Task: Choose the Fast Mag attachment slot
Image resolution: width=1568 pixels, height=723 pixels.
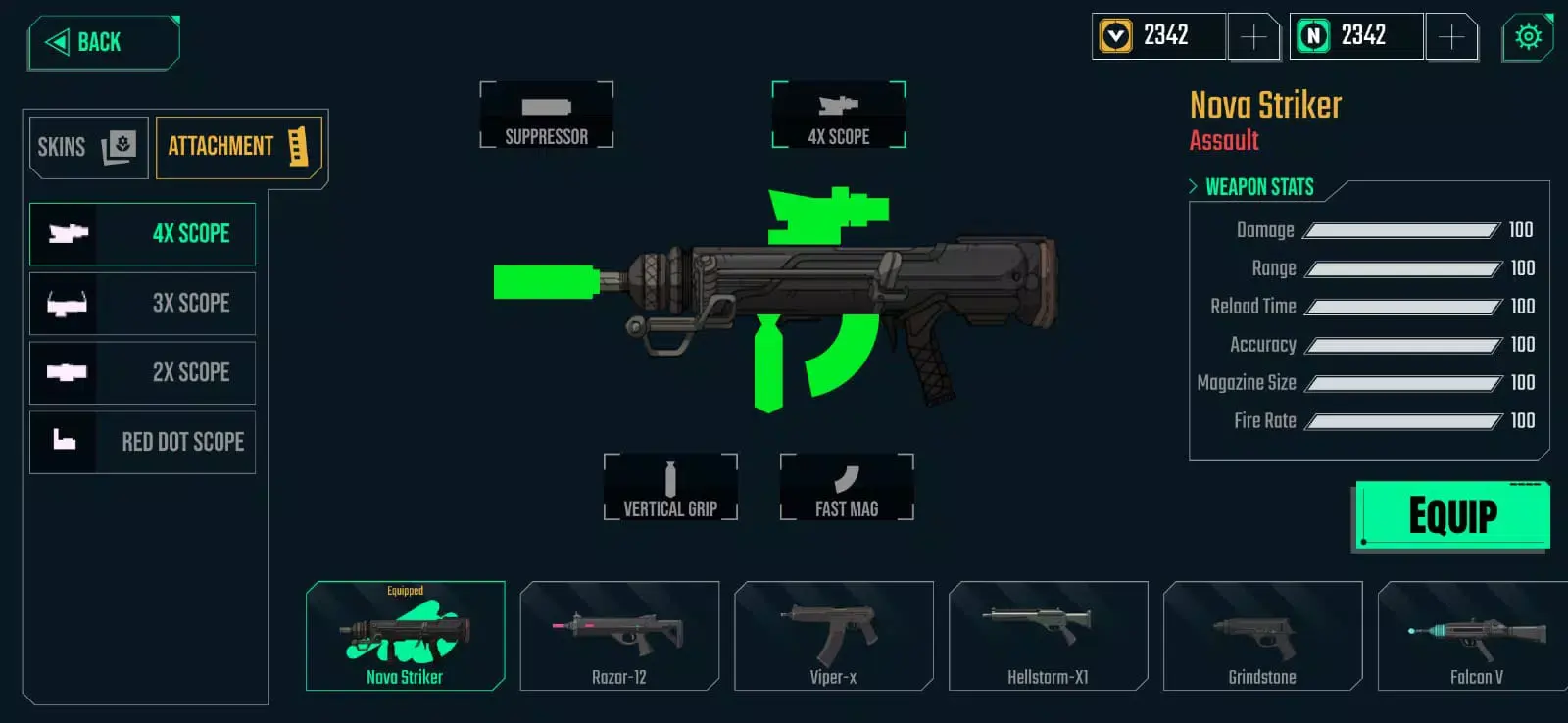Action: click(847, 487)
